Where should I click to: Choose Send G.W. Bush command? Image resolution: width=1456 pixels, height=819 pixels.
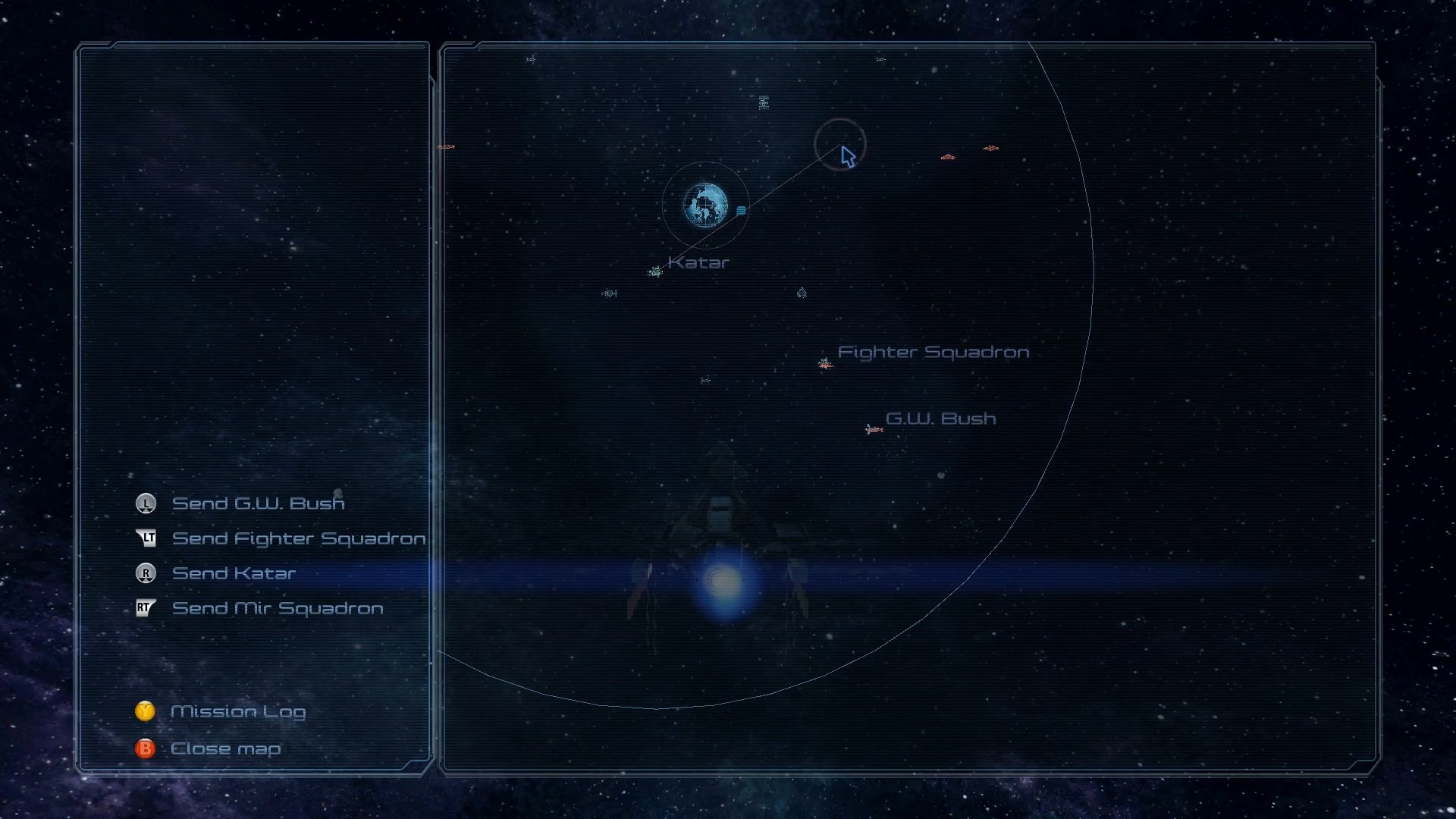tap(258, 504)
